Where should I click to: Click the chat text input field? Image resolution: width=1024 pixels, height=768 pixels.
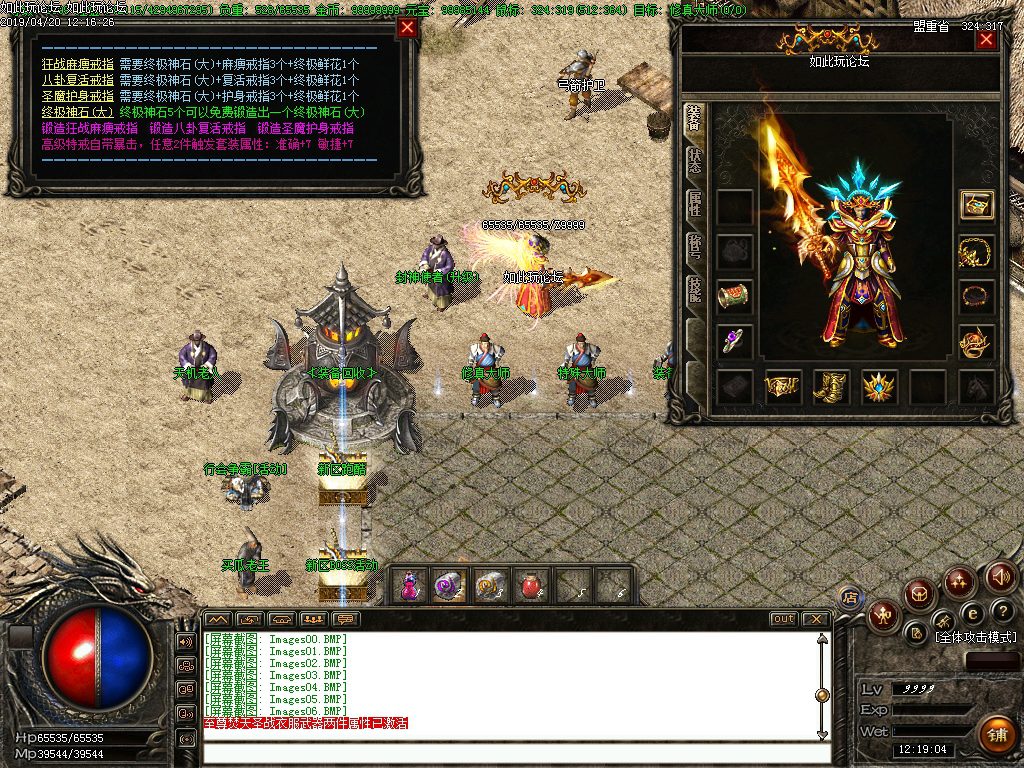point(510,753)
